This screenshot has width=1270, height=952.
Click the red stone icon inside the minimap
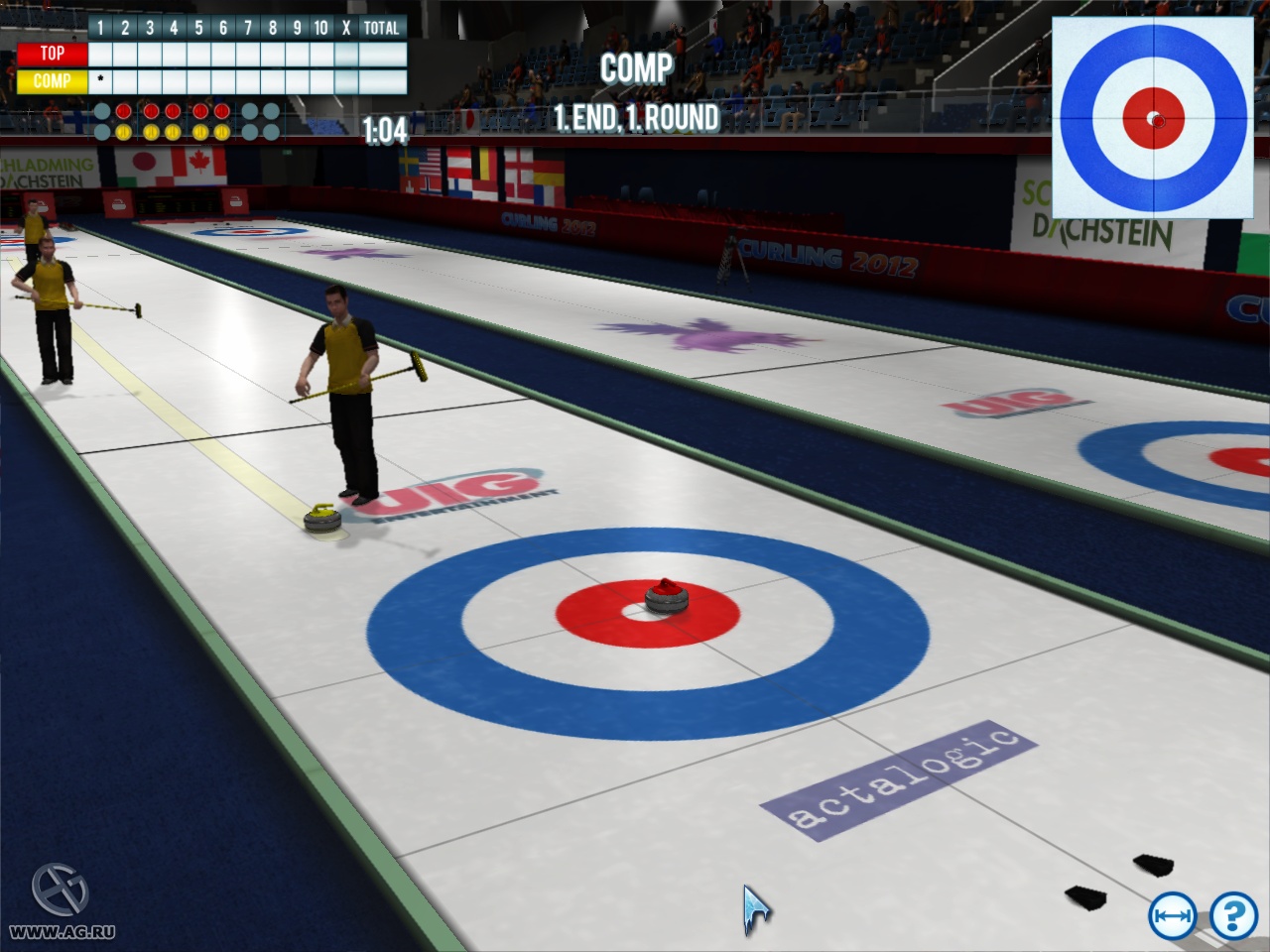coord(1157,123)
